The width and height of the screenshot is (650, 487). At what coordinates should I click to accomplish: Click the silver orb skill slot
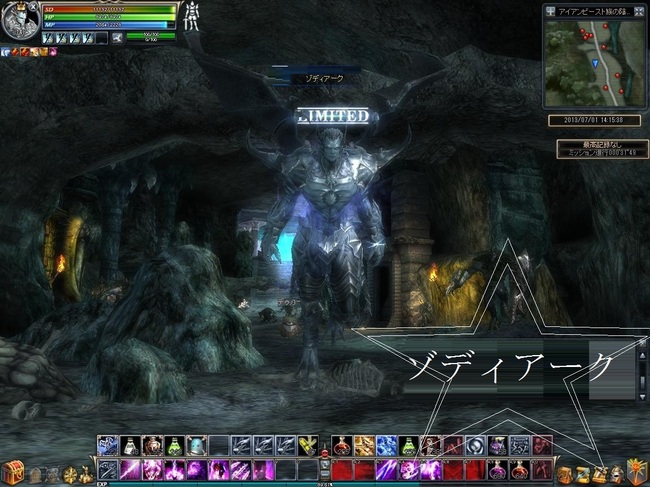474,446
